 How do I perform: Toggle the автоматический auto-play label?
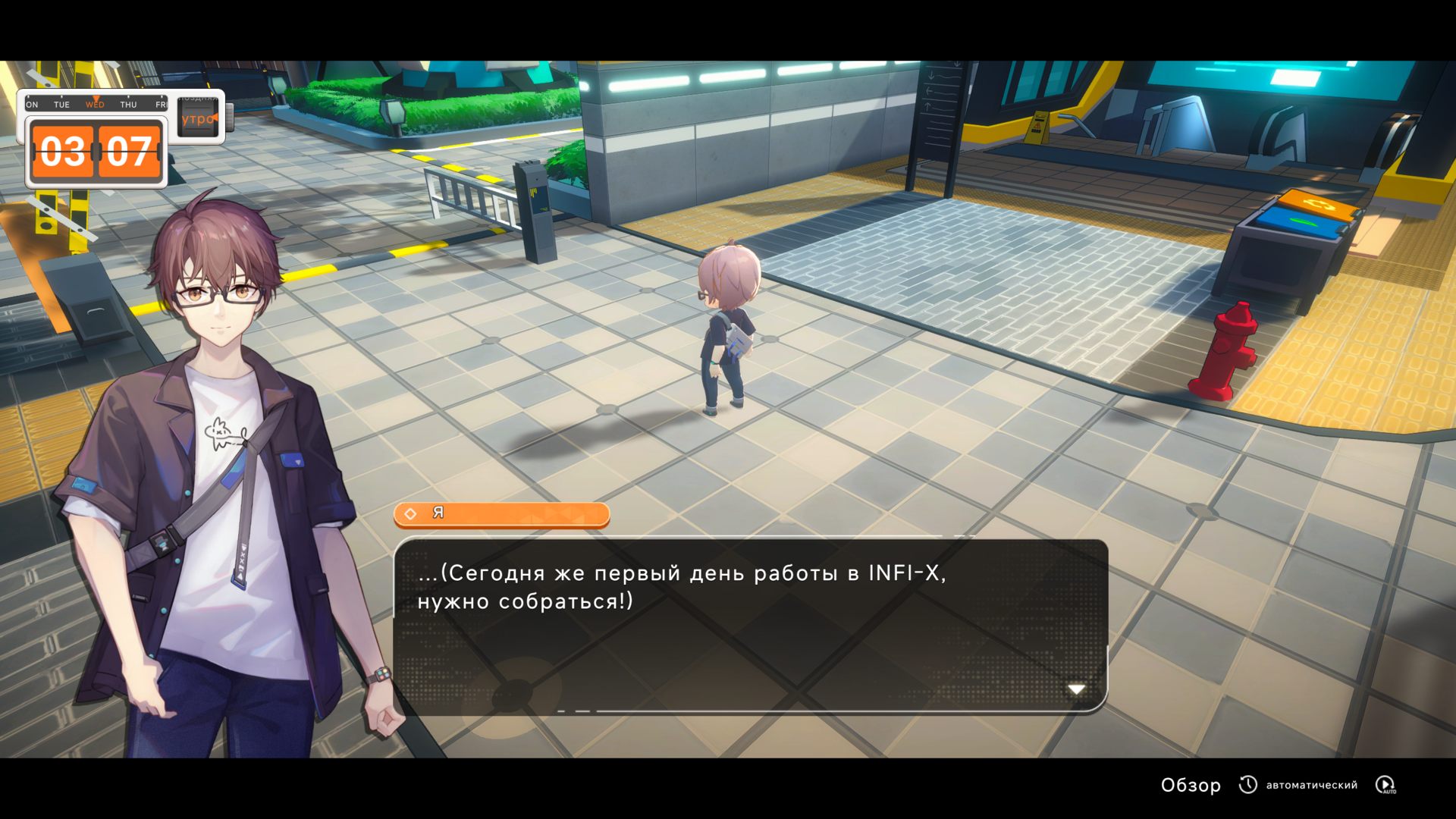(x=1311, y=785)
